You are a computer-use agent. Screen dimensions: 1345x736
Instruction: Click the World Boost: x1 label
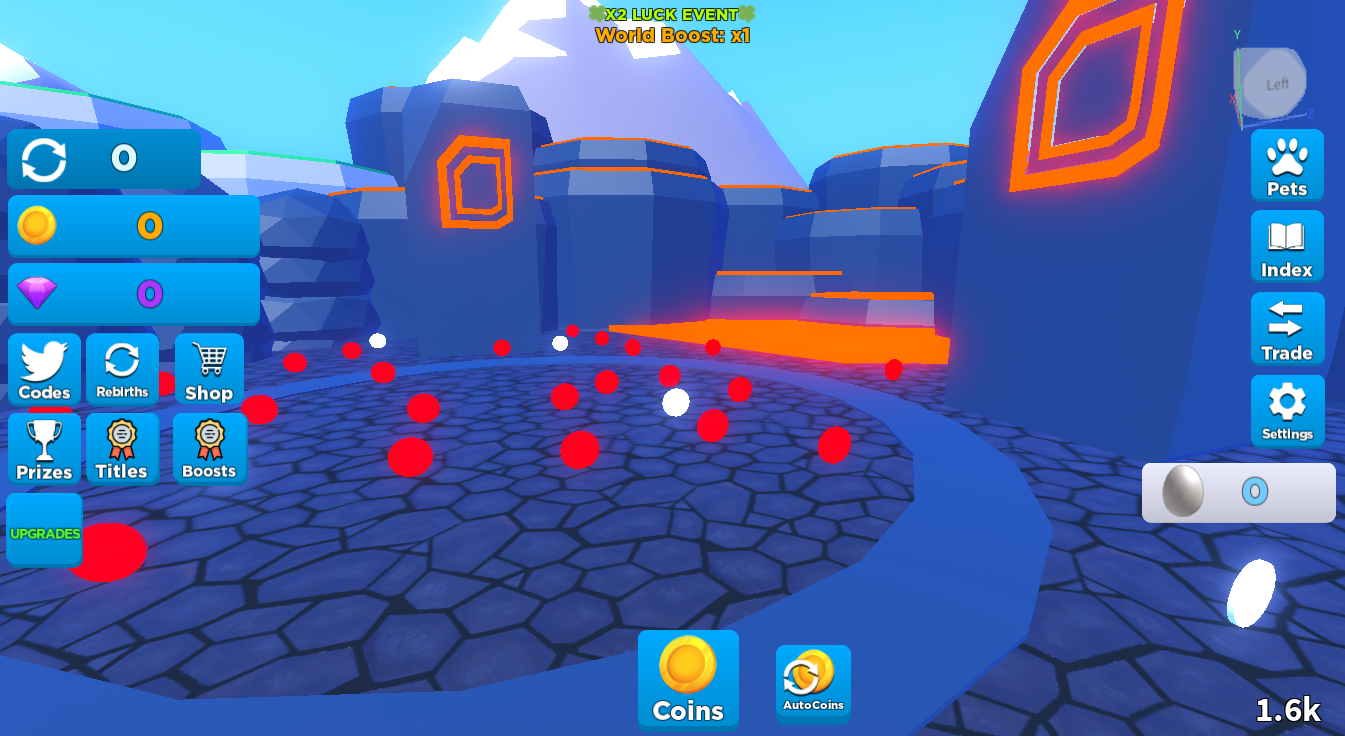click(x=672, y=33)
